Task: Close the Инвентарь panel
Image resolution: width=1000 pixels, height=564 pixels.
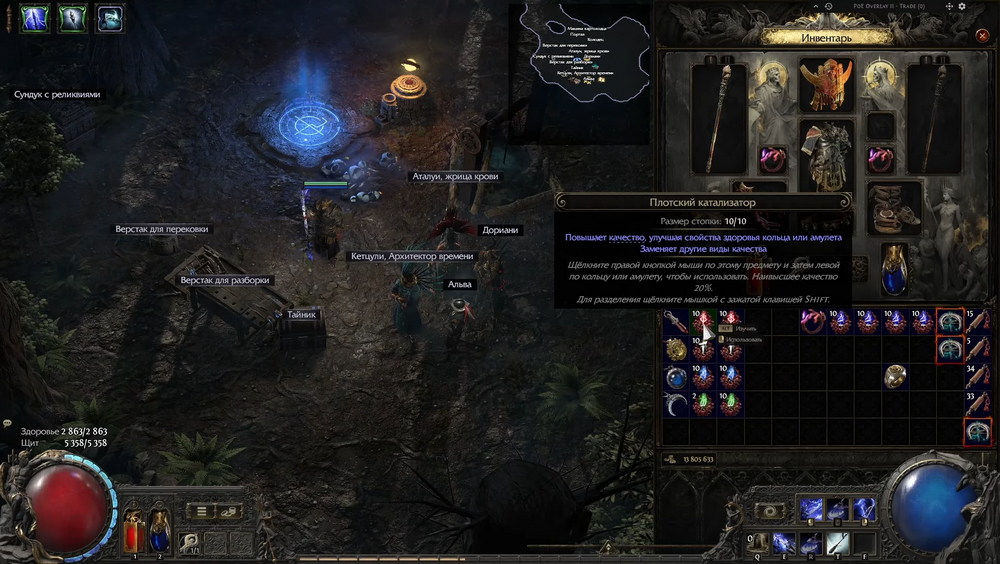Action: (981, 36)
